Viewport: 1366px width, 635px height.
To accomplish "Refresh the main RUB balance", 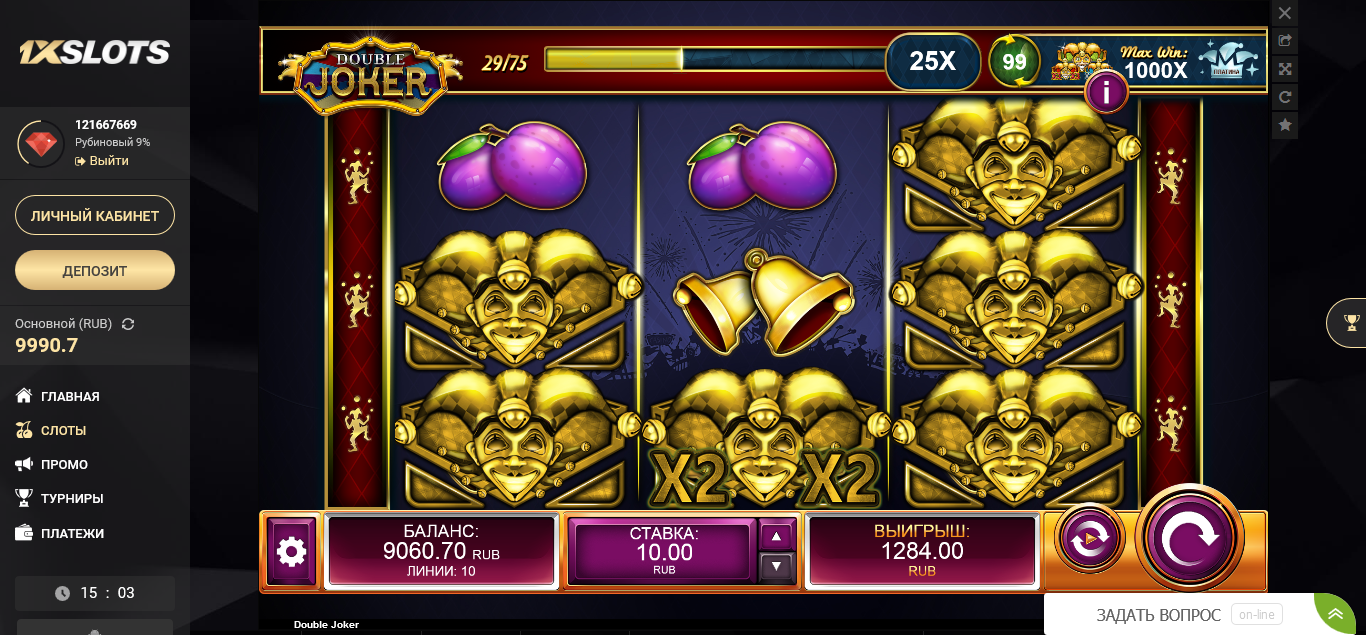I will click(128, 324).
